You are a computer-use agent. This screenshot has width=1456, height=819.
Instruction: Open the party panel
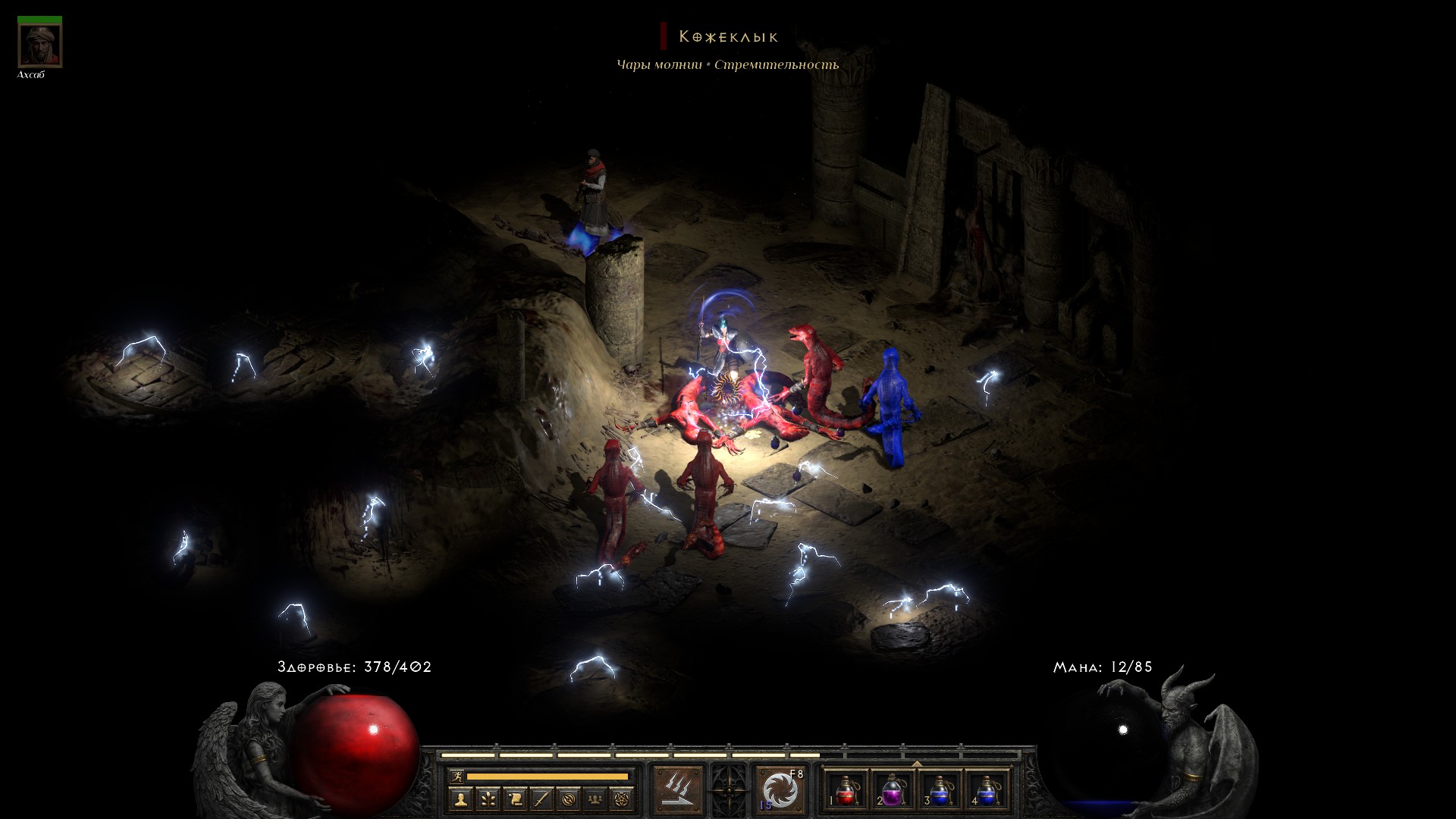point(595,799)
